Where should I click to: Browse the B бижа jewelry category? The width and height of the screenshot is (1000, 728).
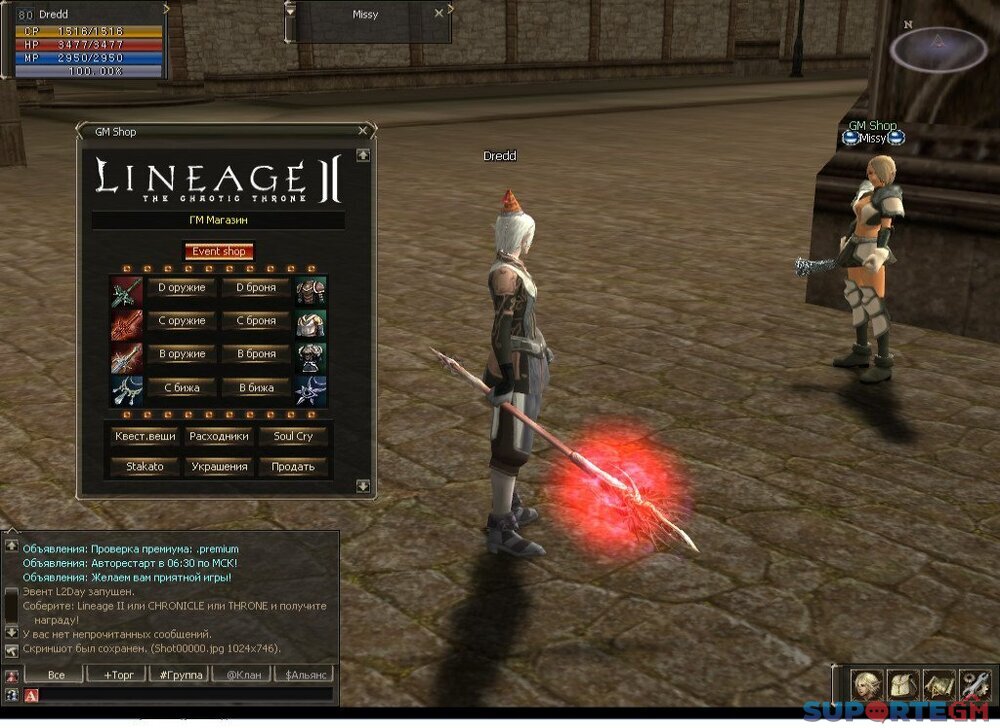point(256,387)
